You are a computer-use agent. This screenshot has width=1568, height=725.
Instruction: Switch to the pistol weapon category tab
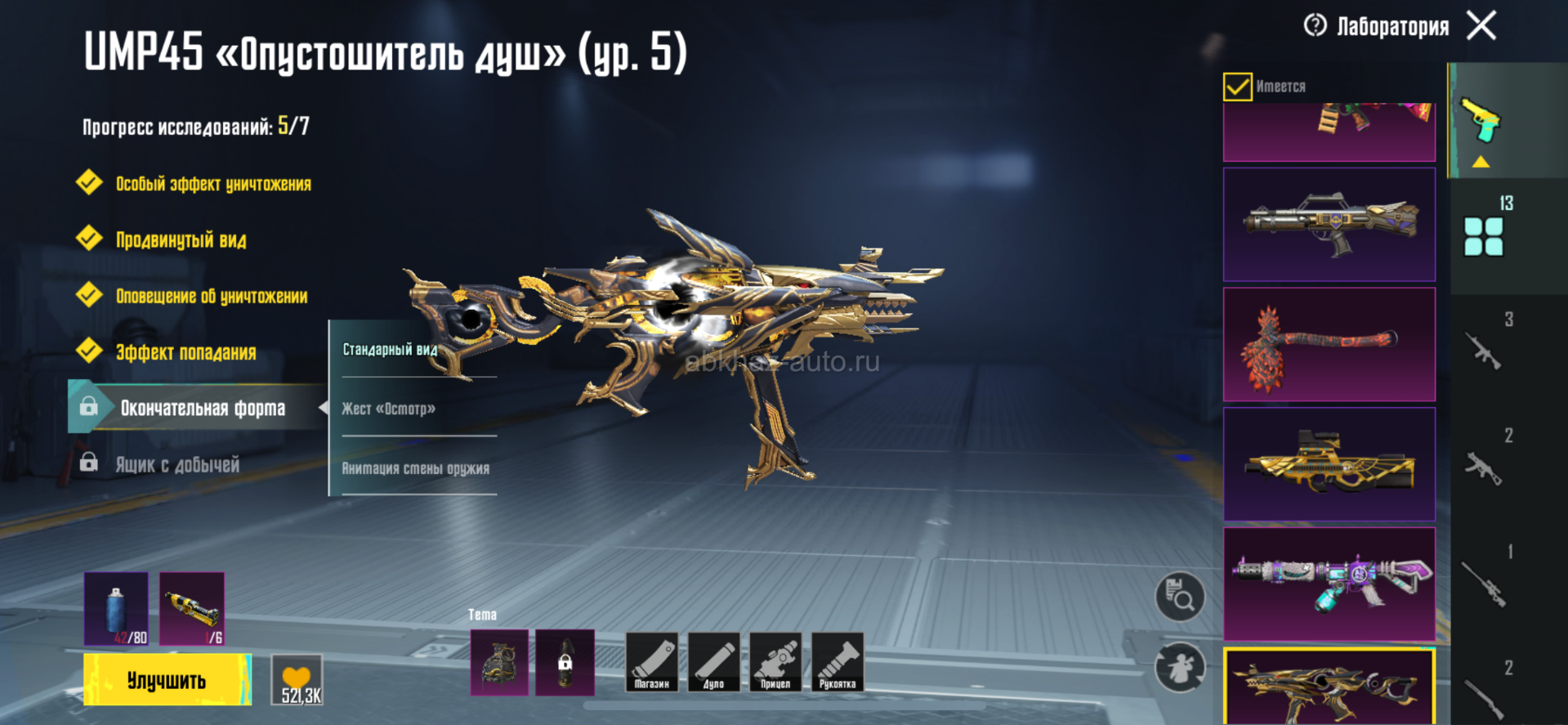1481,121
